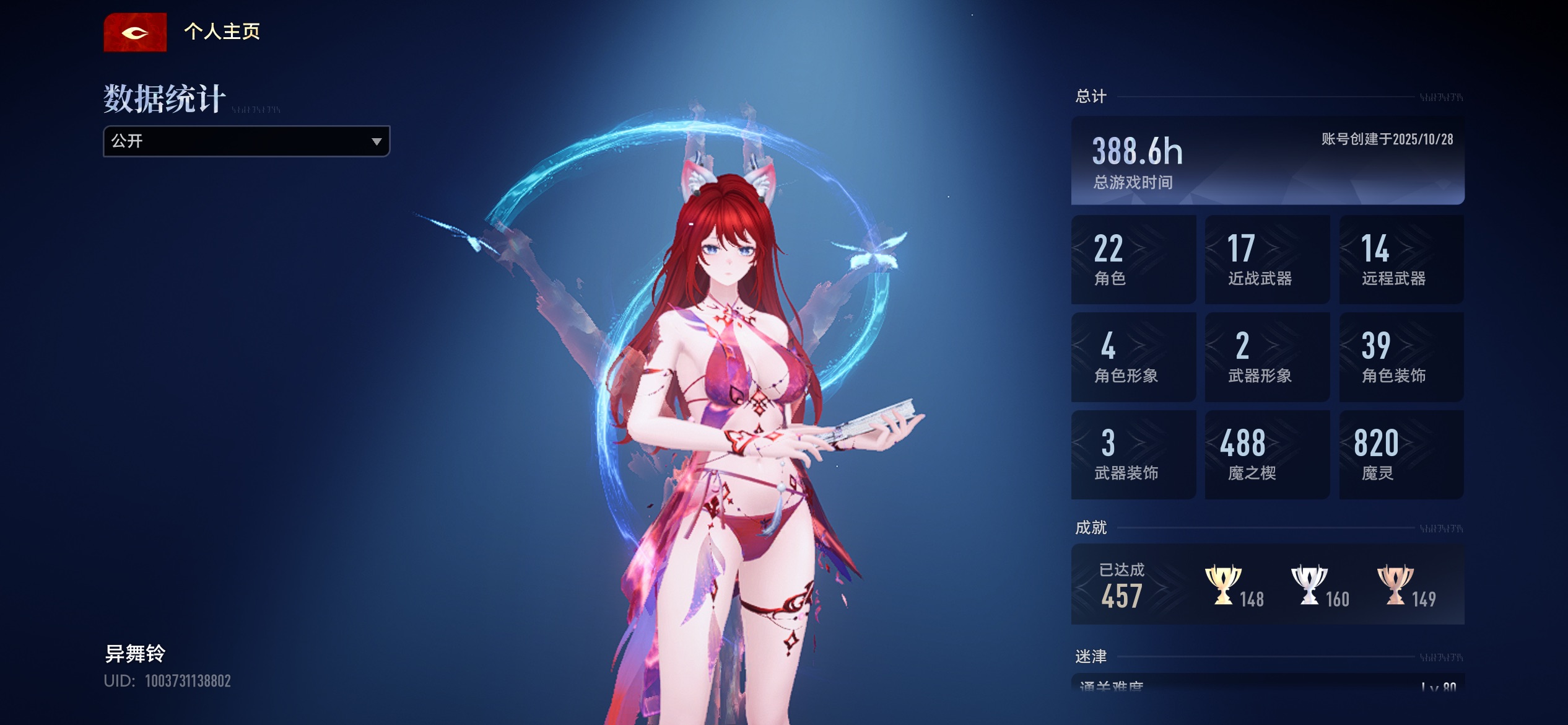View the 魔之楔 stat tile

(1267, 454)
